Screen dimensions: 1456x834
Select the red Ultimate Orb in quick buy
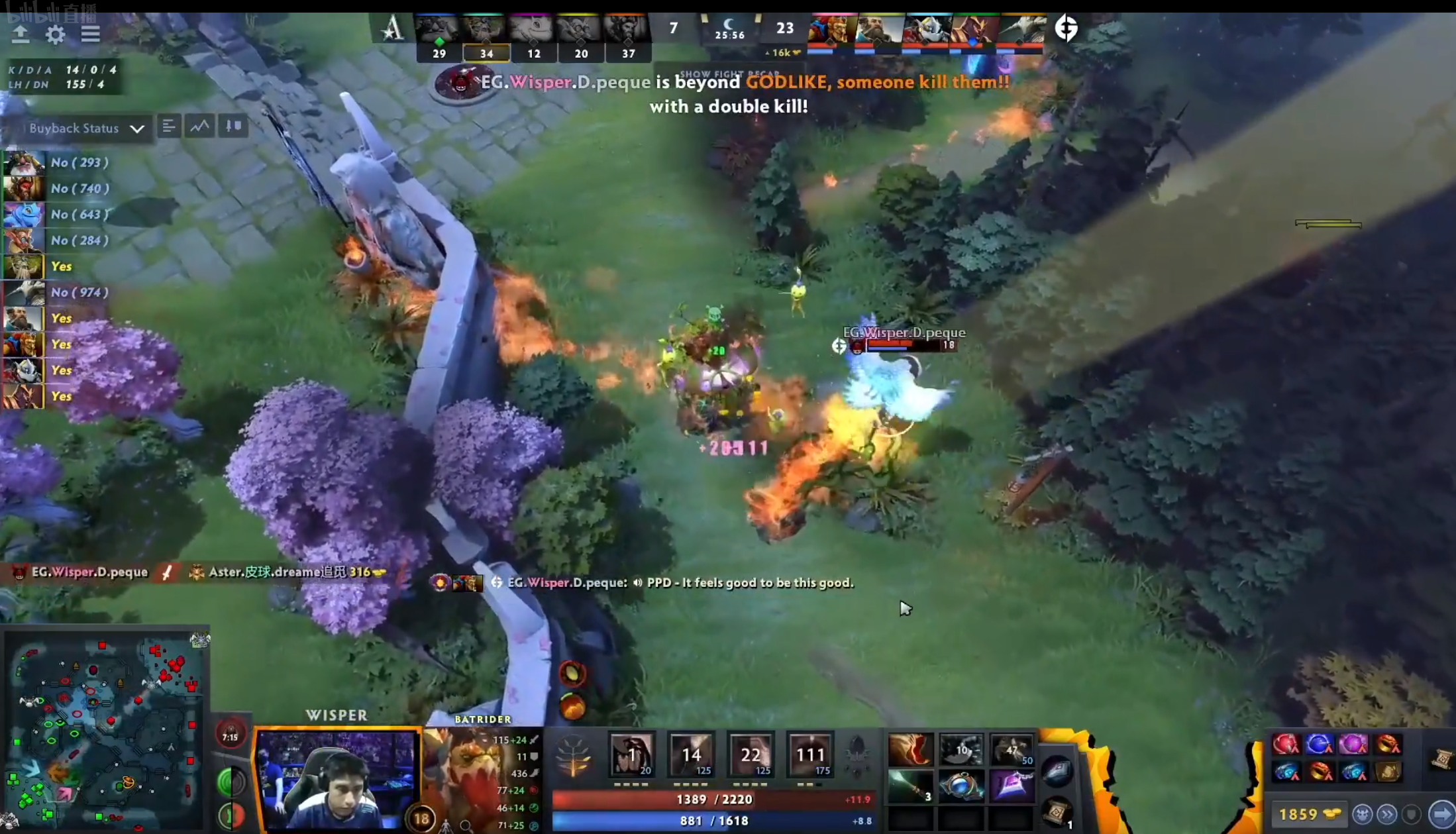click(x=1285, y=745)
